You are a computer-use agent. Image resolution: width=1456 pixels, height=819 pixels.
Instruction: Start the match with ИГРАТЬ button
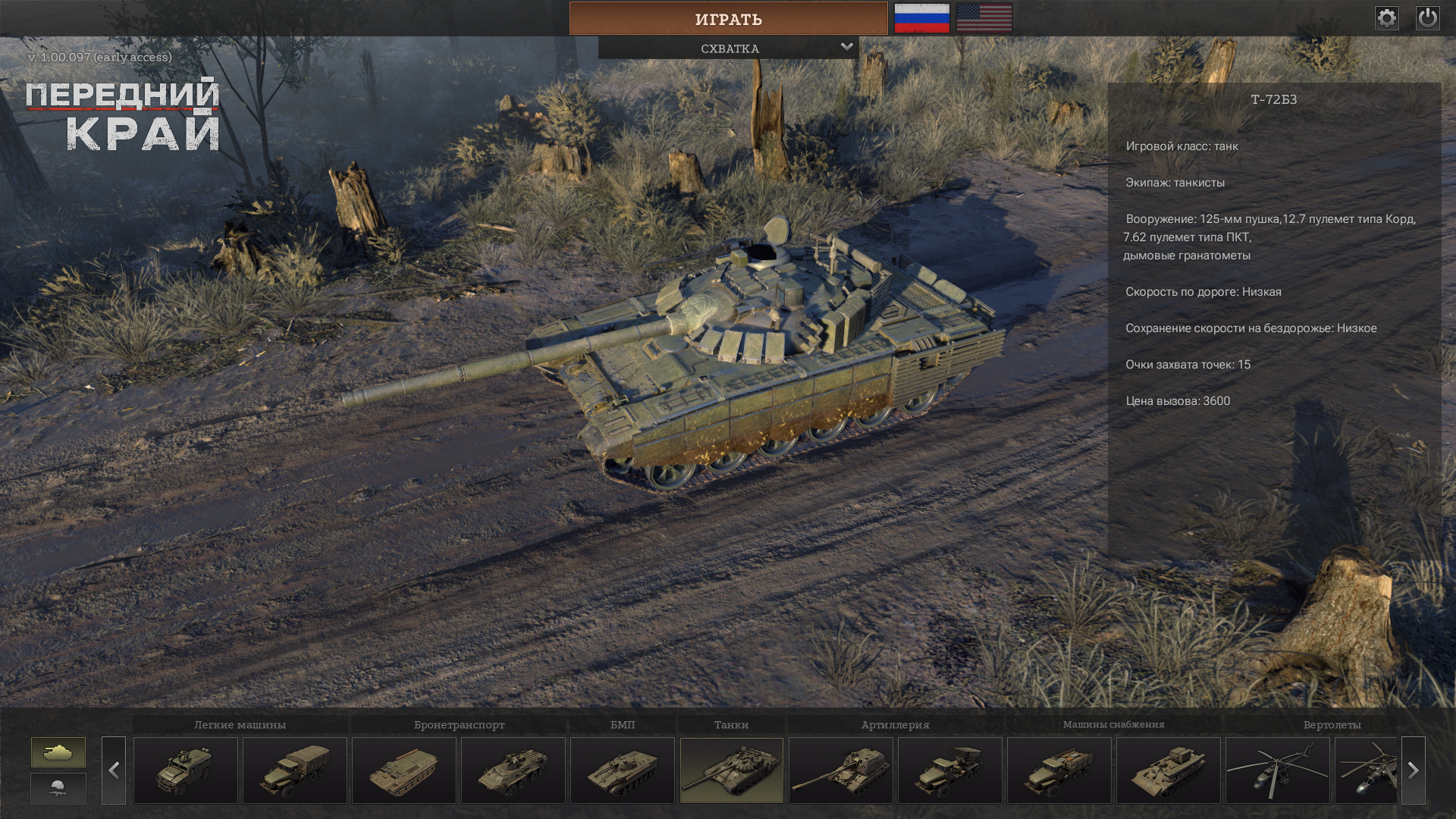pos(728,19)
